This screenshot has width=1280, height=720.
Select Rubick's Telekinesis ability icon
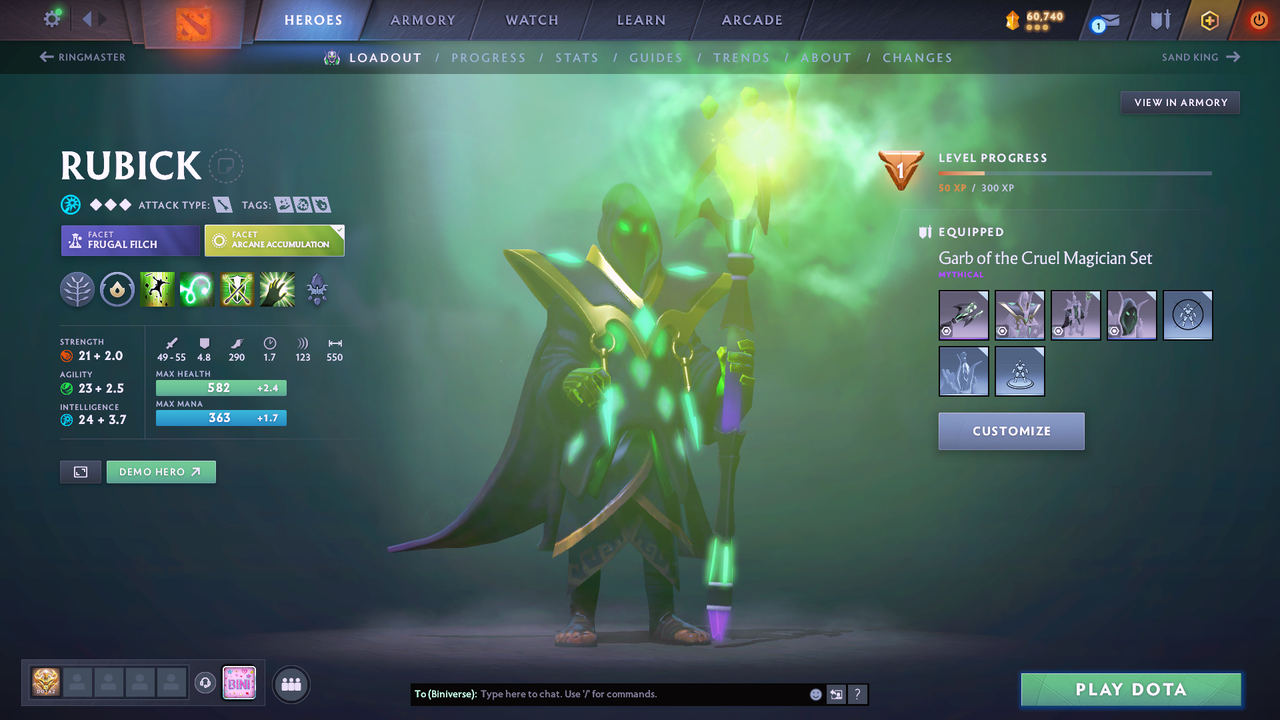157,290
